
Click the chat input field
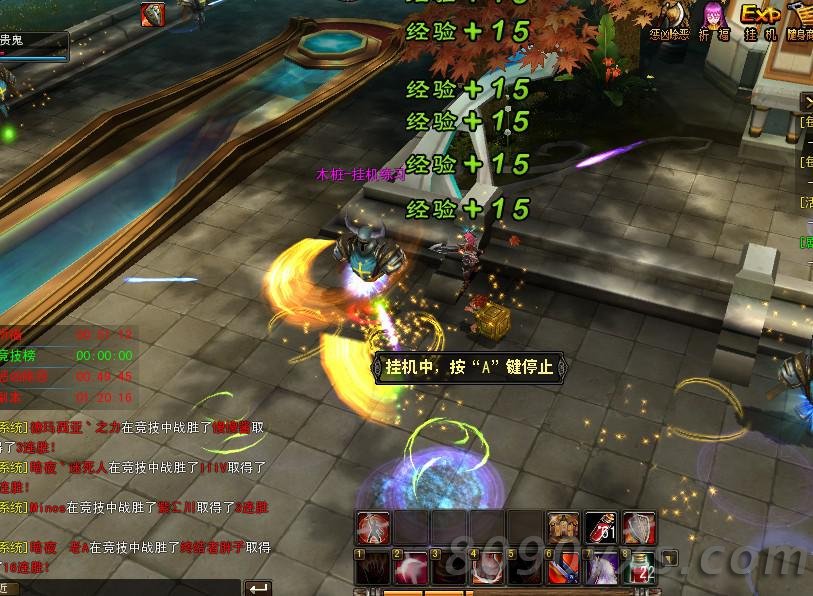[x=130, y=588]
